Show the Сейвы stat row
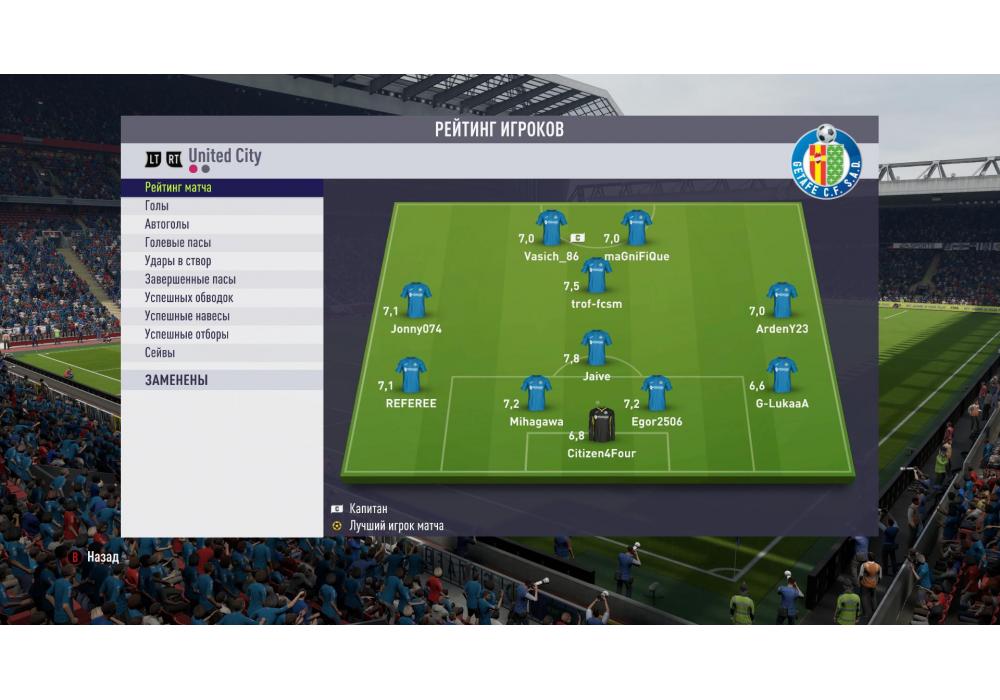 tap(222, 353)
